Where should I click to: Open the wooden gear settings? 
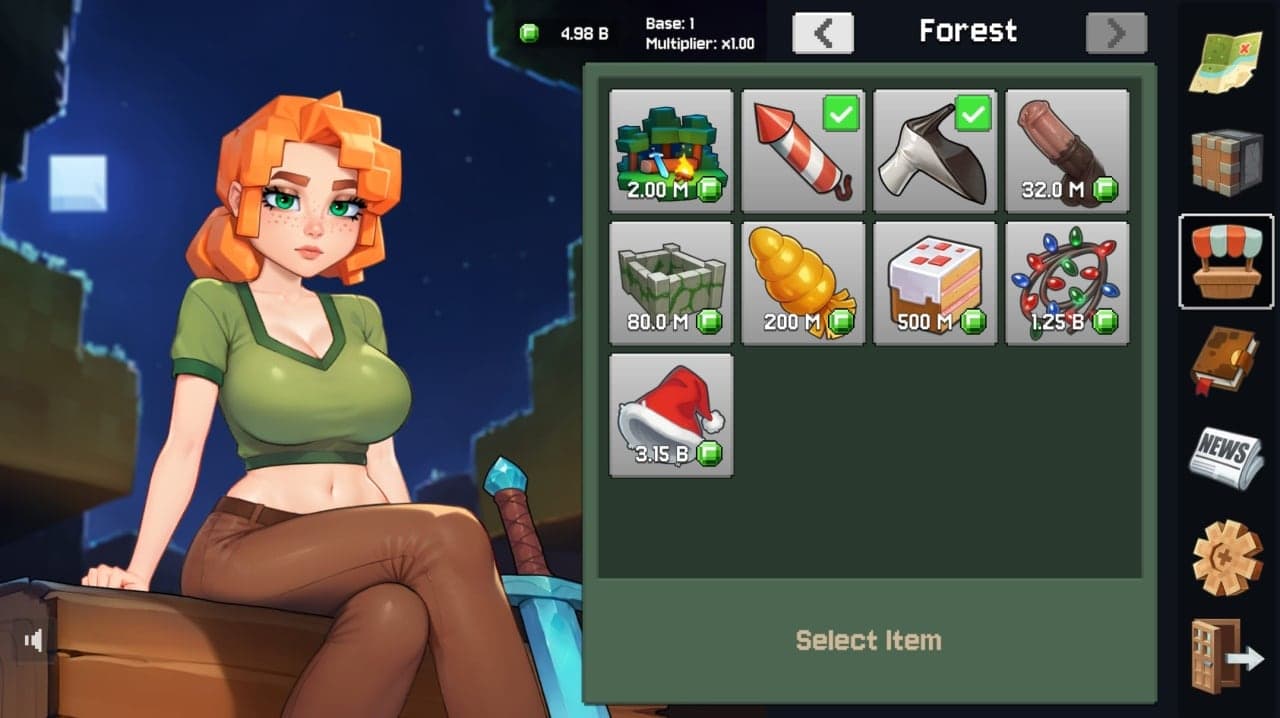[x=1227, y=556]
